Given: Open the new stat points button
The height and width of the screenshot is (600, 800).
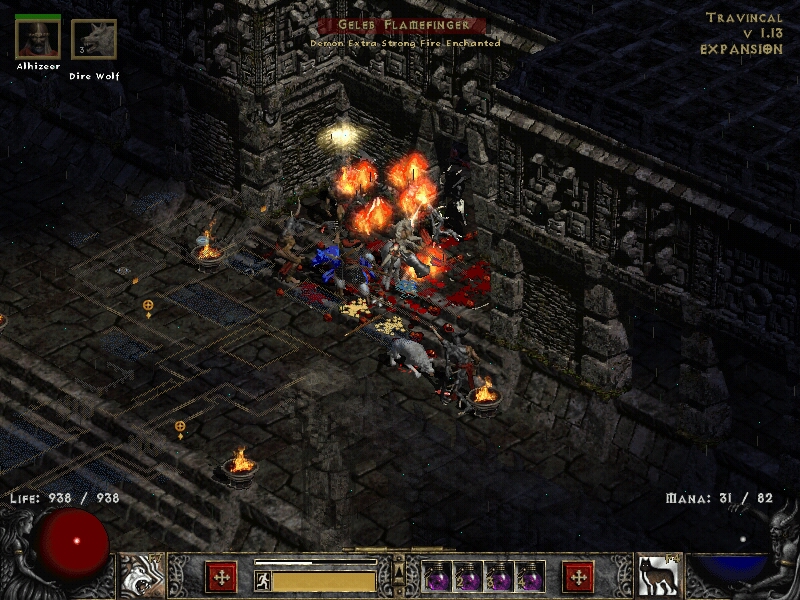Looking at the screenshot, I should pos(221,576).
